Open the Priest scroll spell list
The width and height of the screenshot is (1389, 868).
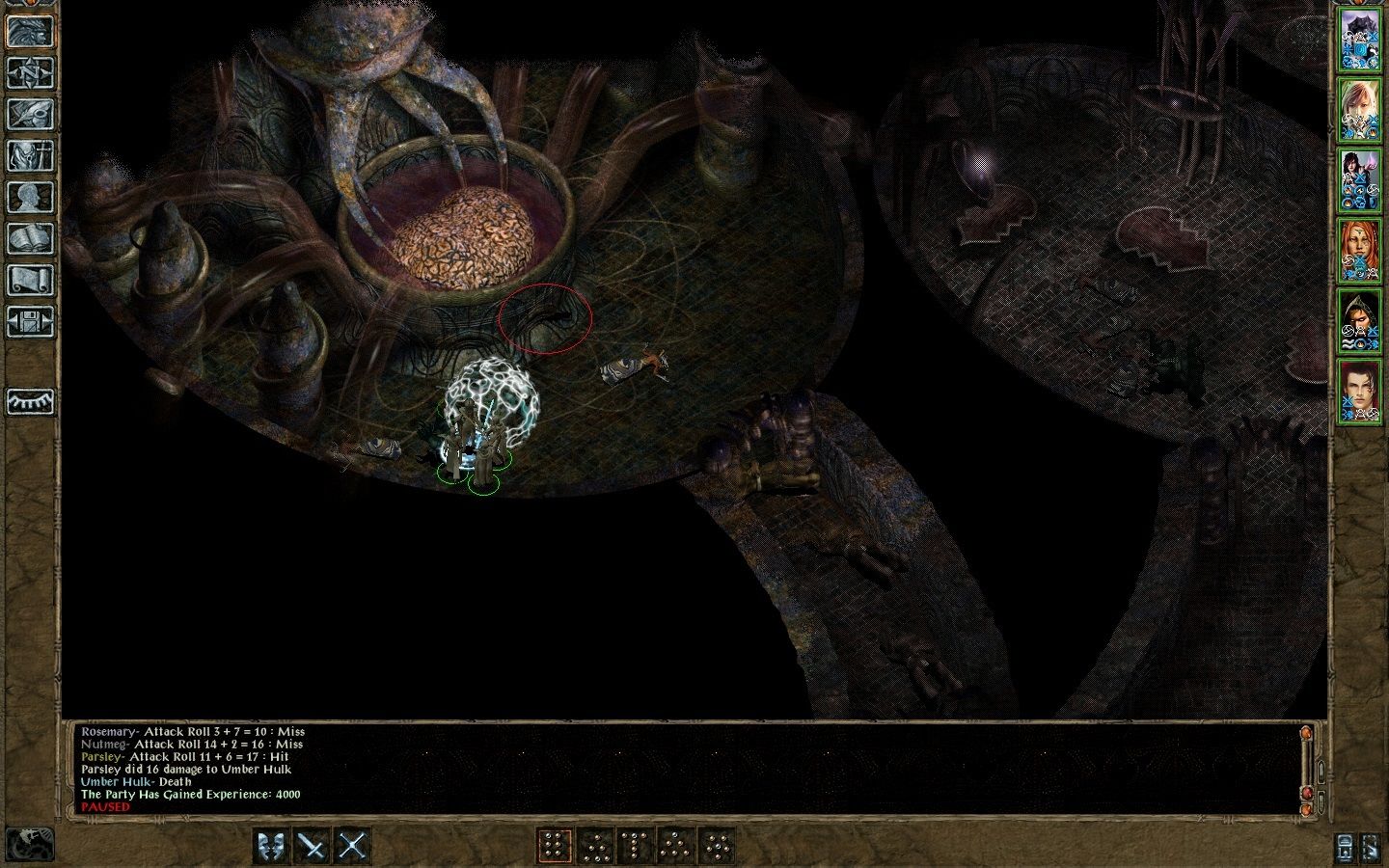click(x=31, y=280)
